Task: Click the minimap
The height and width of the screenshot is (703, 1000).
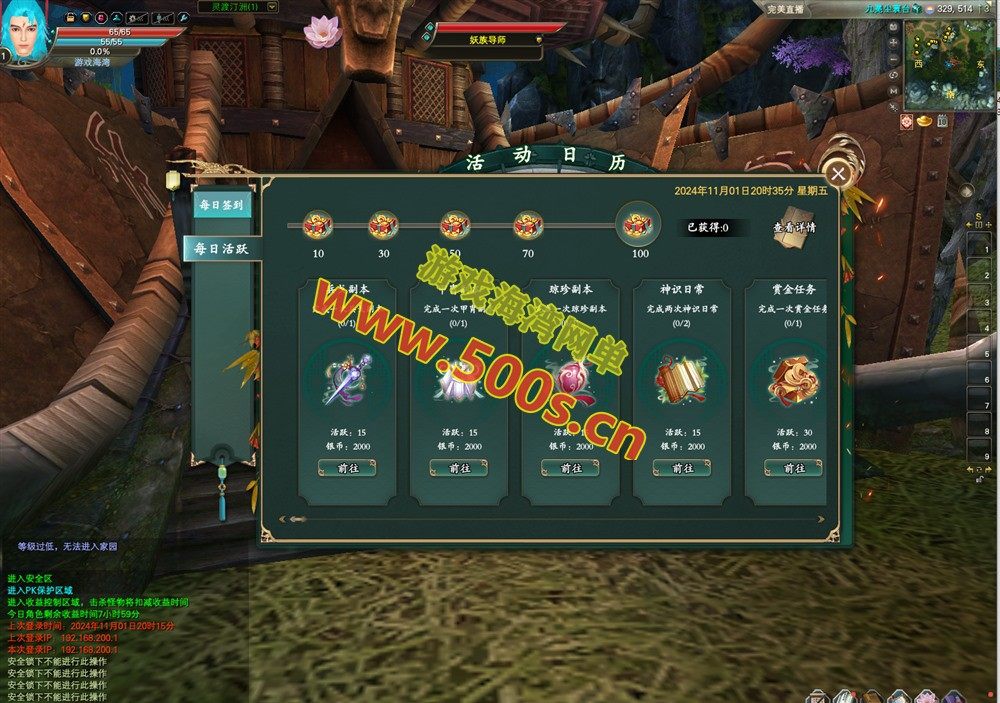Action: [950, 65]
